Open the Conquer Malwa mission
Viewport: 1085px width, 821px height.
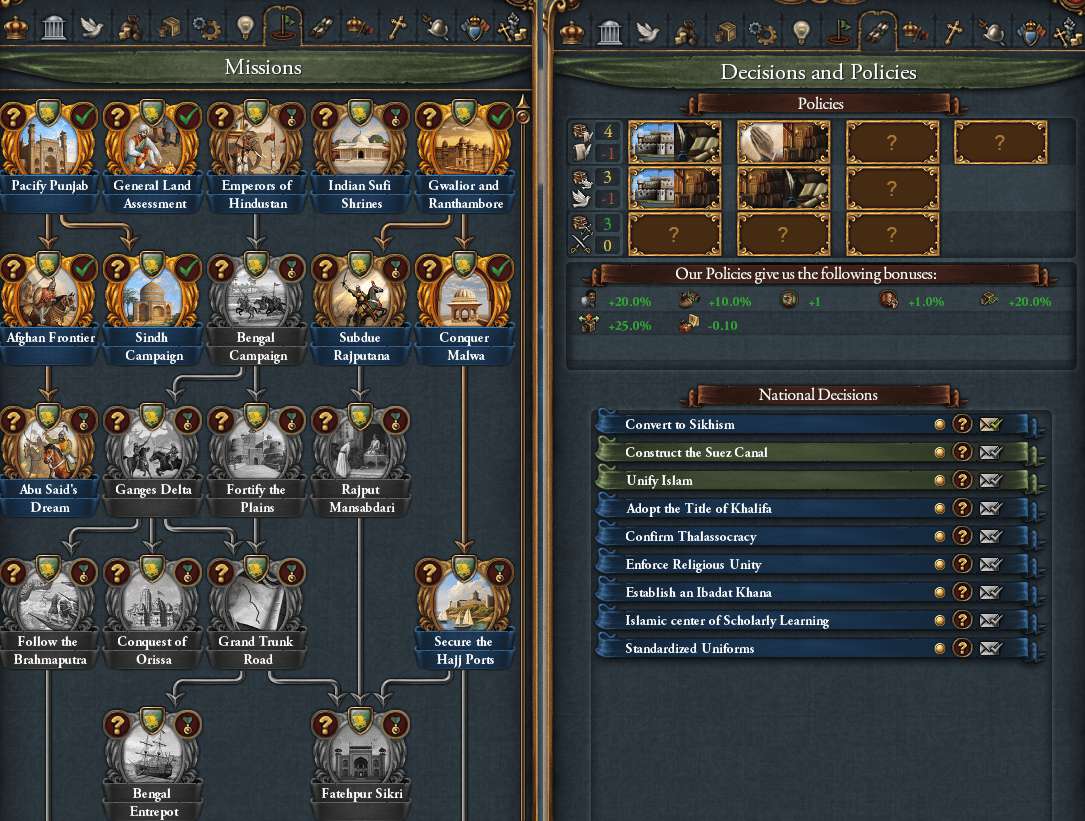click(x=465, y=303)
